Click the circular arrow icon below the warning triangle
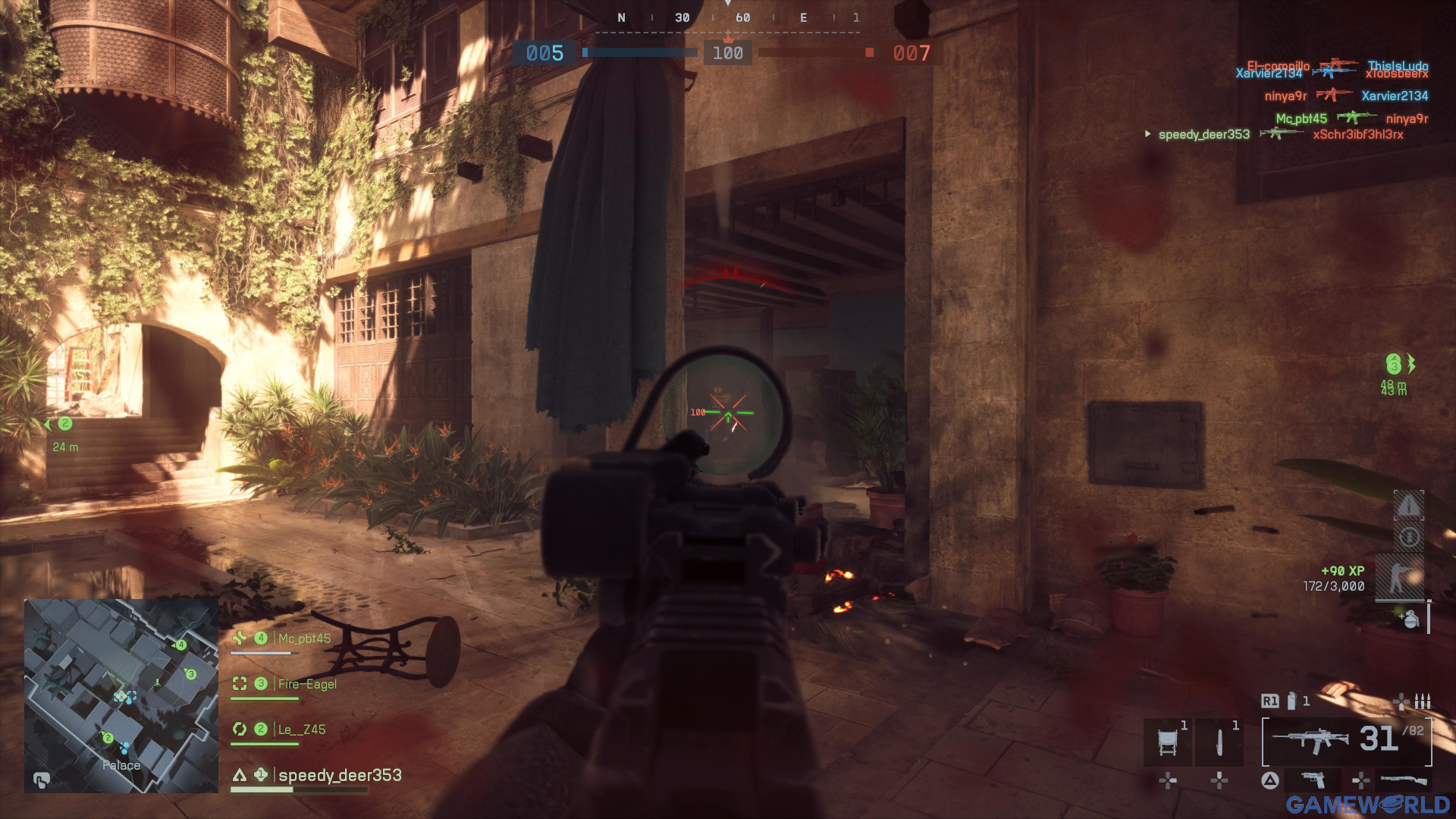The height and width of the screenshot is (819, 1456). click(1408, 538)
